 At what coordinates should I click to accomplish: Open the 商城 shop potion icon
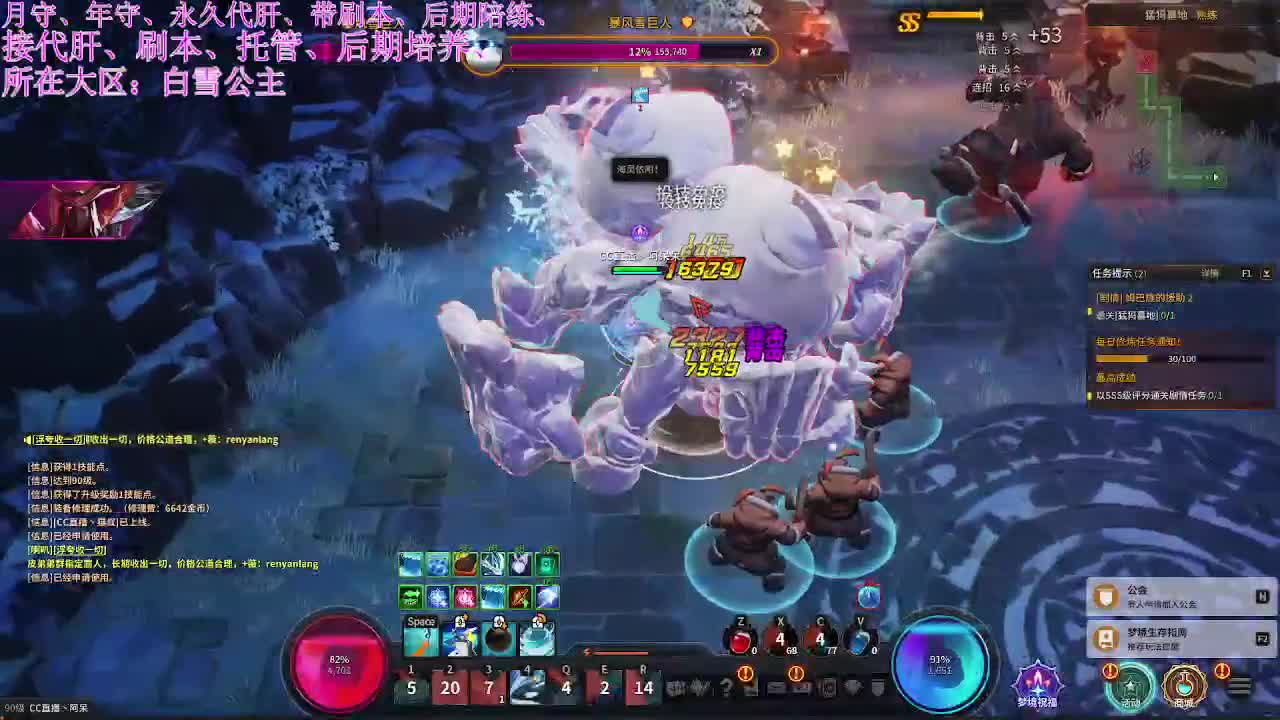(1183, 686)
